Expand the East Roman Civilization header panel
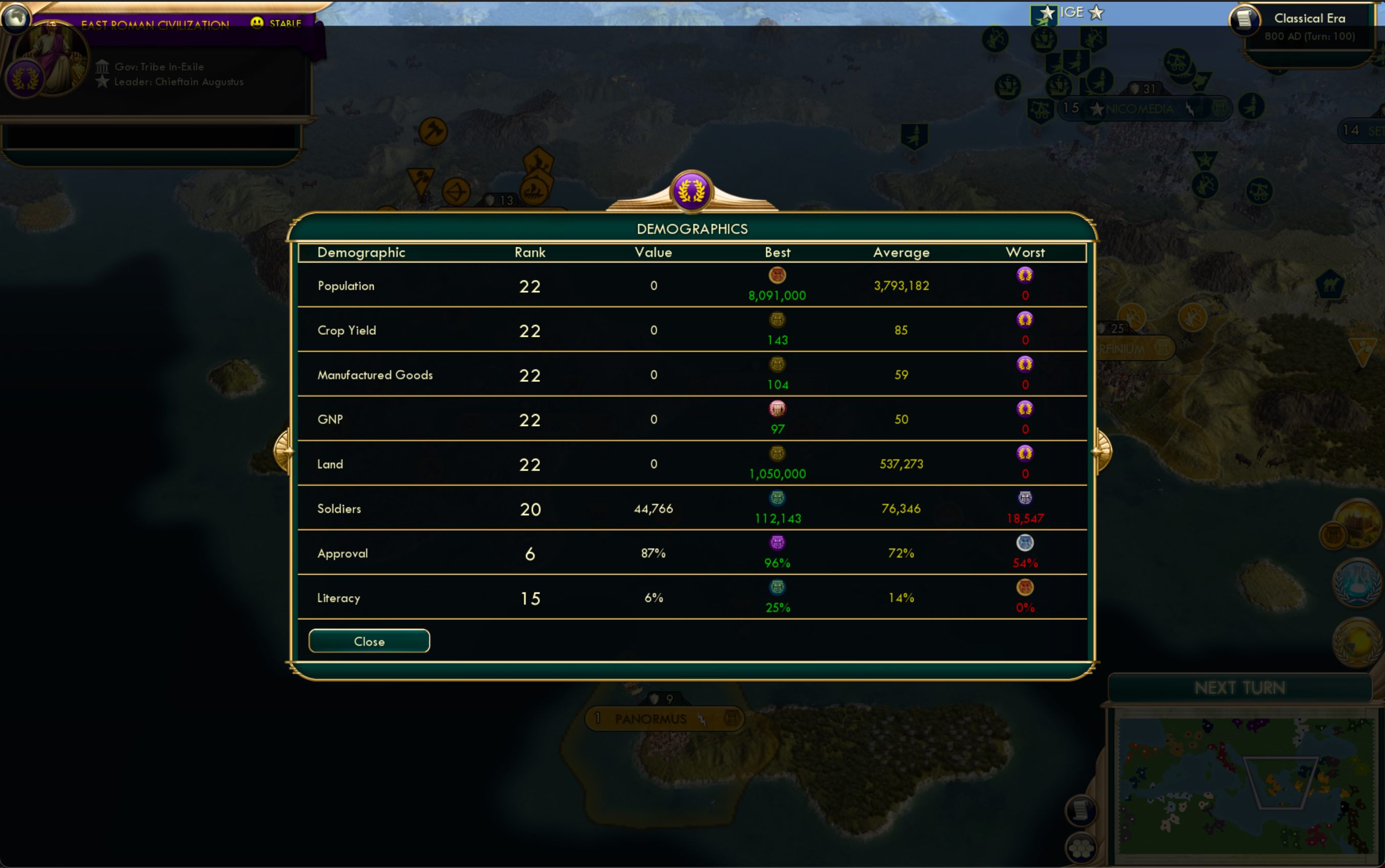1385x868 pixels. pyautogui.click(x=155, y=25)
